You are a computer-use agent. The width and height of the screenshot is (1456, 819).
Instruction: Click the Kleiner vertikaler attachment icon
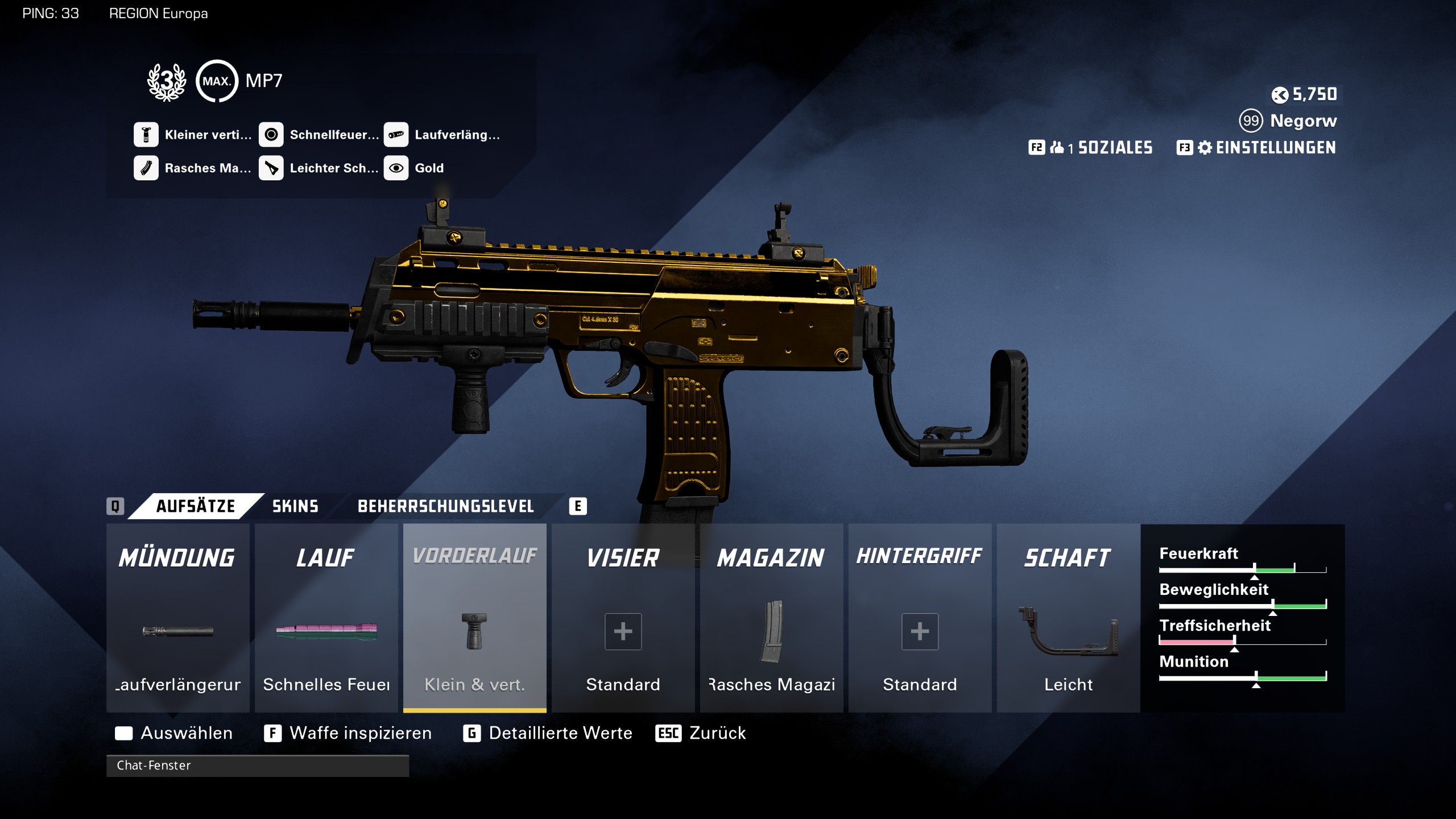tap(147, 135)
